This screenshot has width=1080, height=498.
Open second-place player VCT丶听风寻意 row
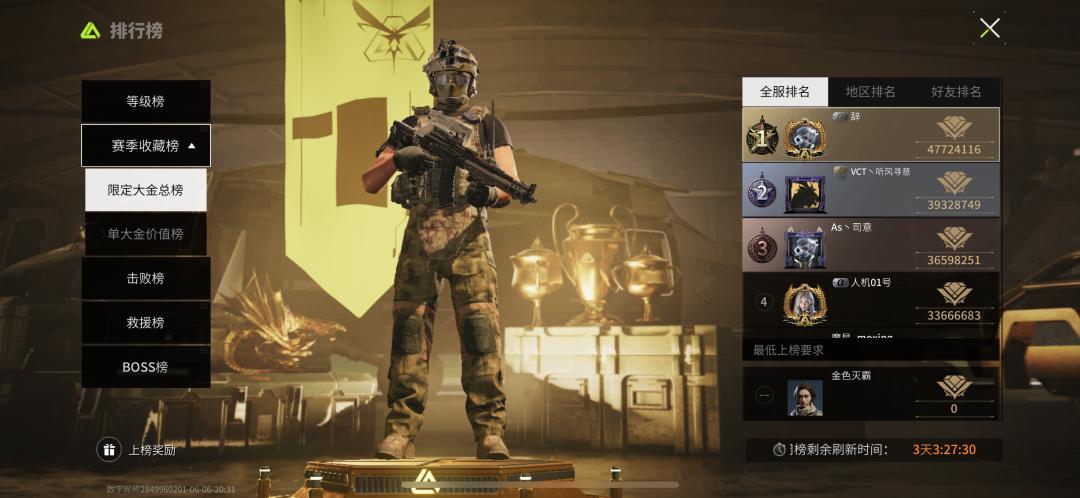pyautogui.click(x=870, y=190)
